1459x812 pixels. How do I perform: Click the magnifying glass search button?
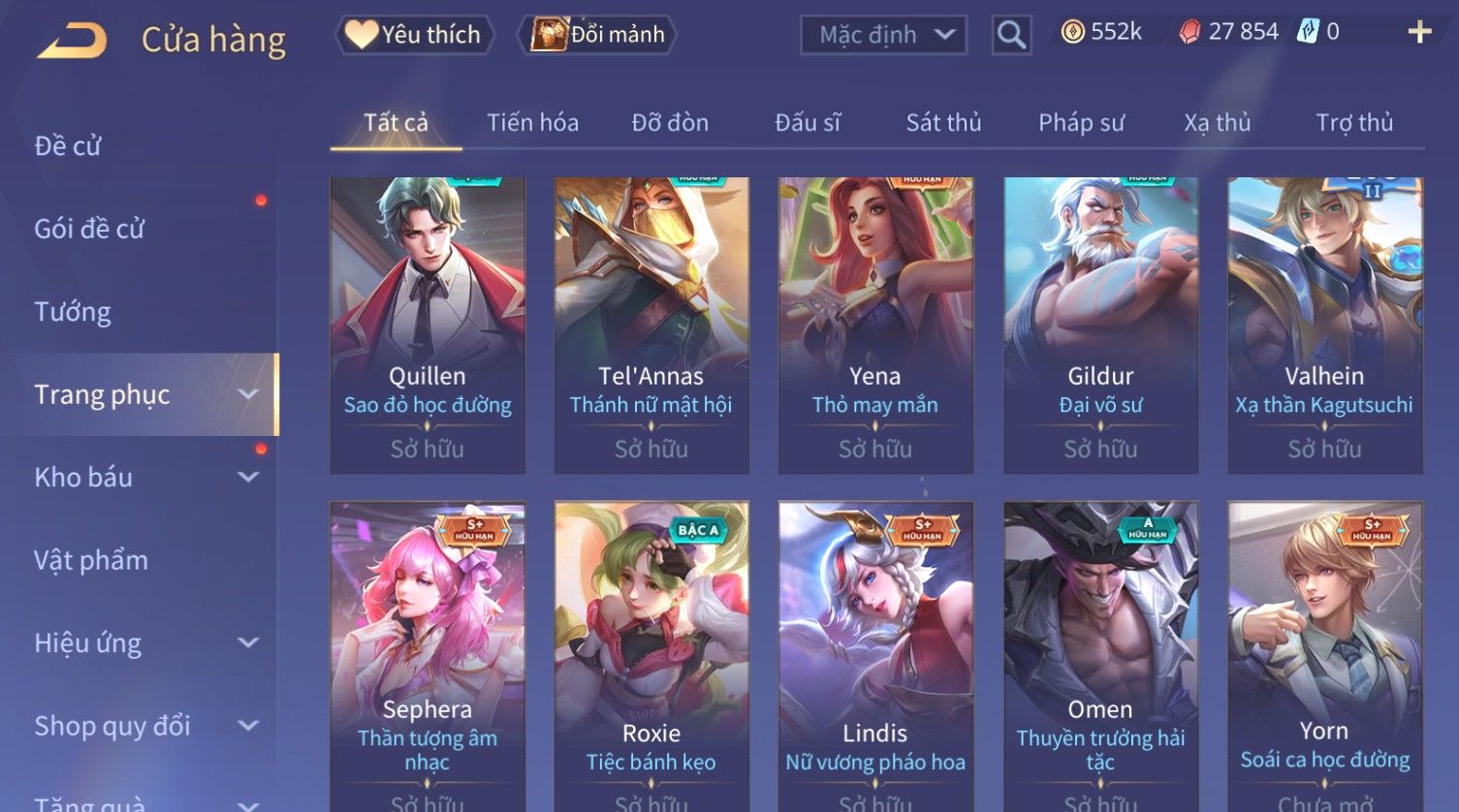click(1011, 35)
